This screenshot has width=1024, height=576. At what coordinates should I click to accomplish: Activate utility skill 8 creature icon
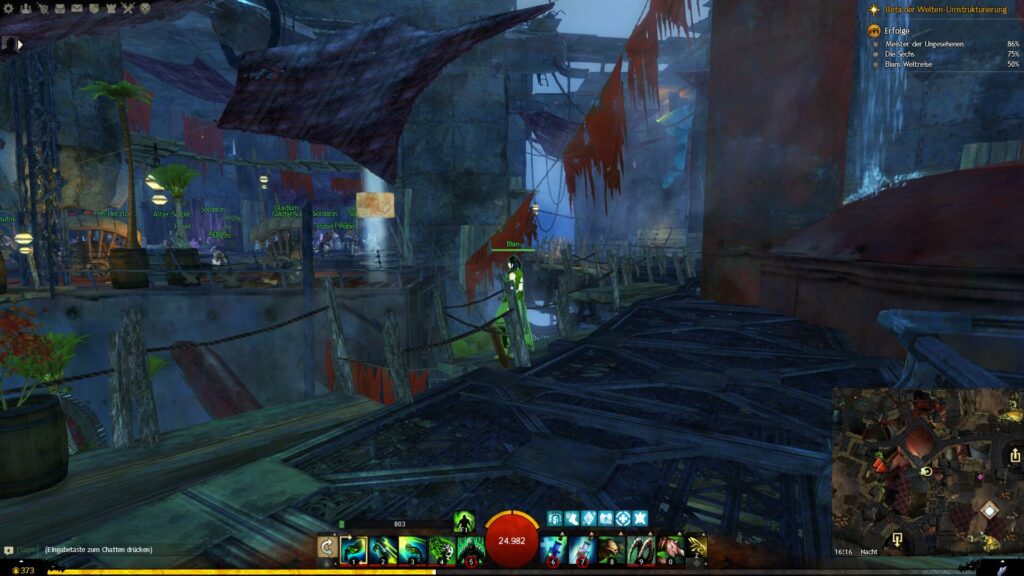612,548
